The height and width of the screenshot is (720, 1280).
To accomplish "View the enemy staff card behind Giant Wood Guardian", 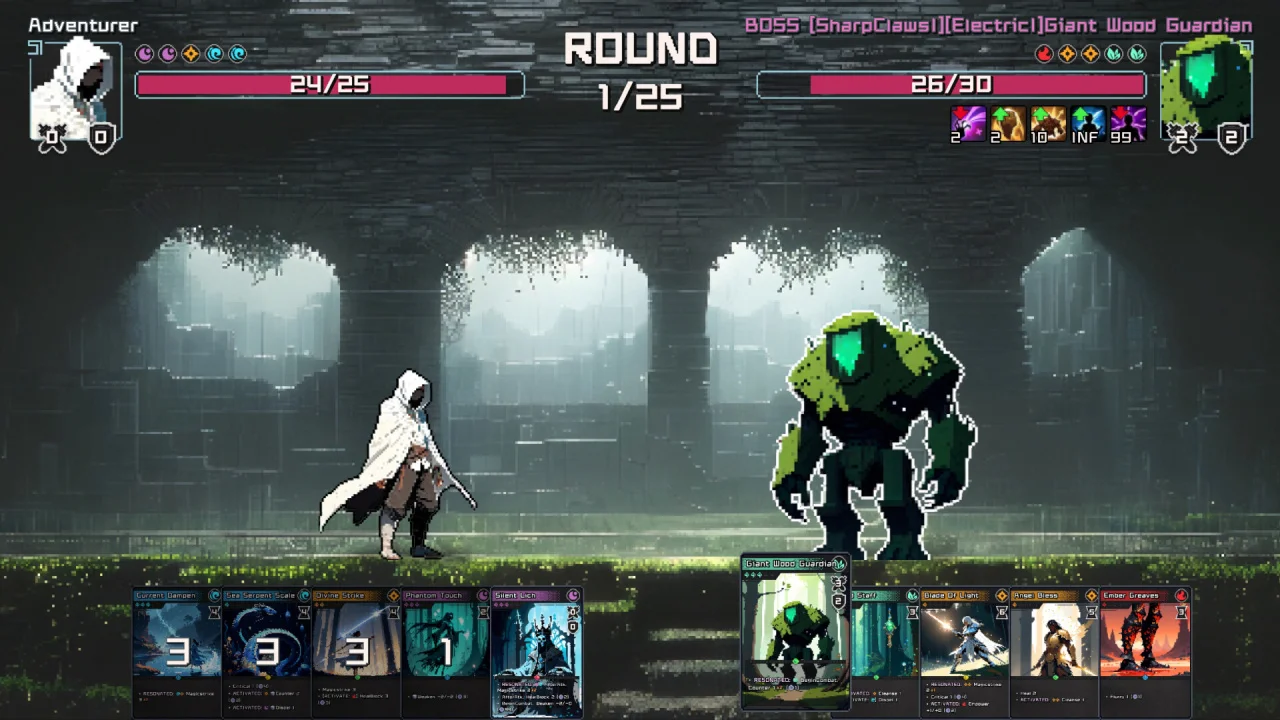I will click(883, 650).
